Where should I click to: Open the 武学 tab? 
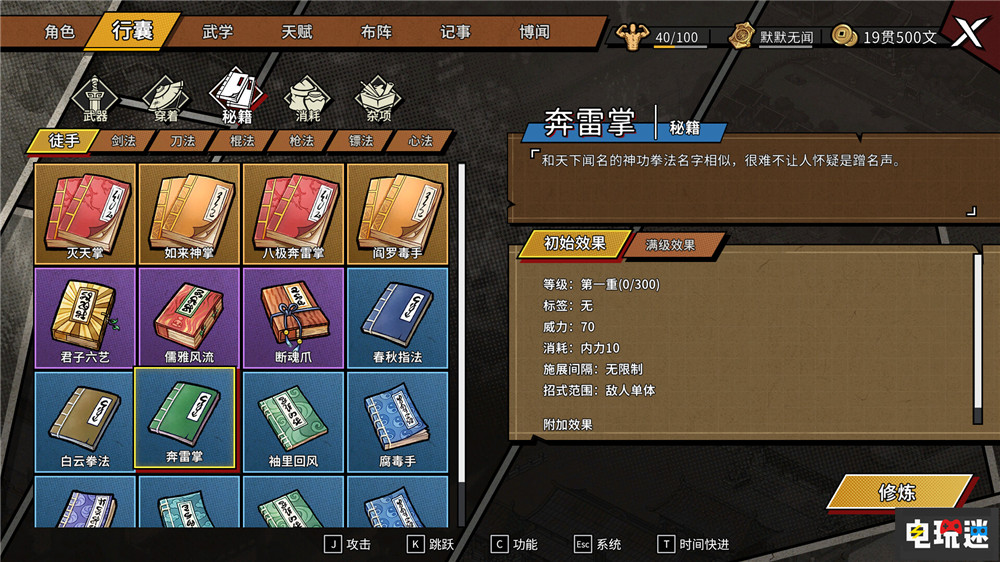coord(217,31)
